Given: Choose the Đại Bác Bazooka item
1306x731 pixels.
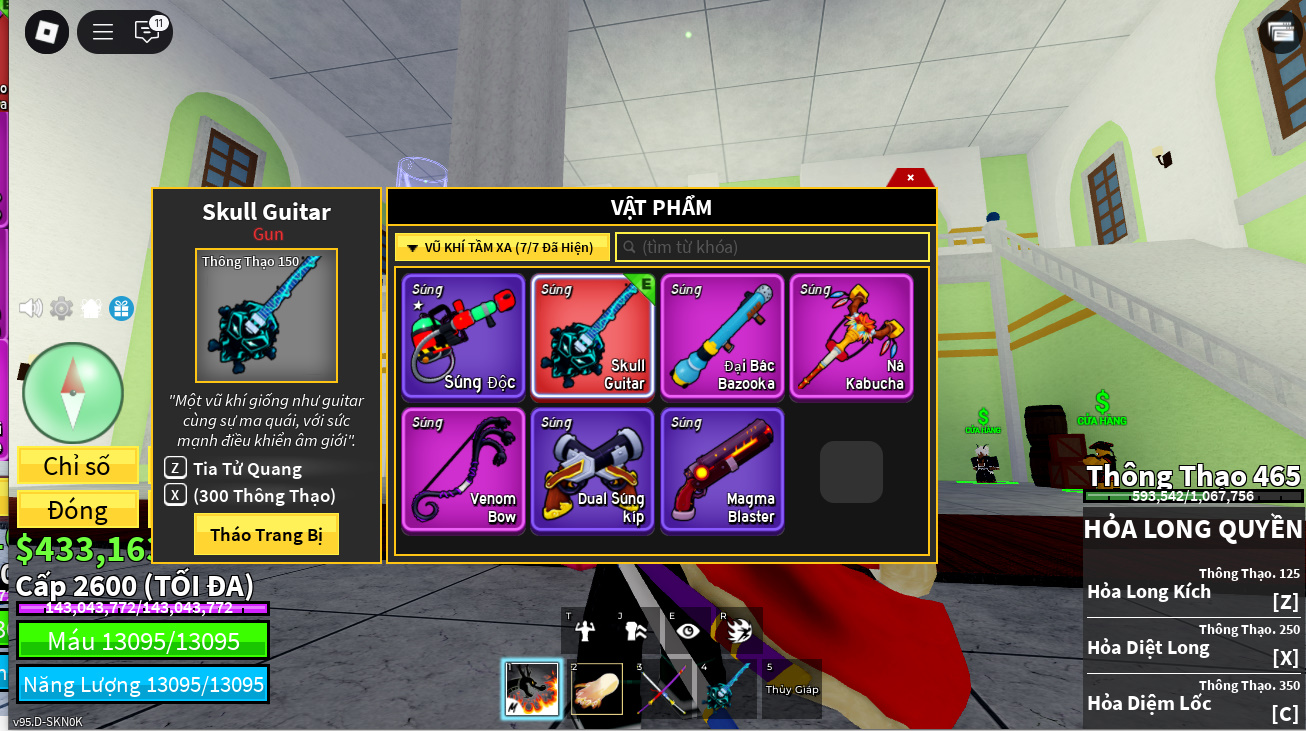Looking at the screenshot, I should (722, 336).
